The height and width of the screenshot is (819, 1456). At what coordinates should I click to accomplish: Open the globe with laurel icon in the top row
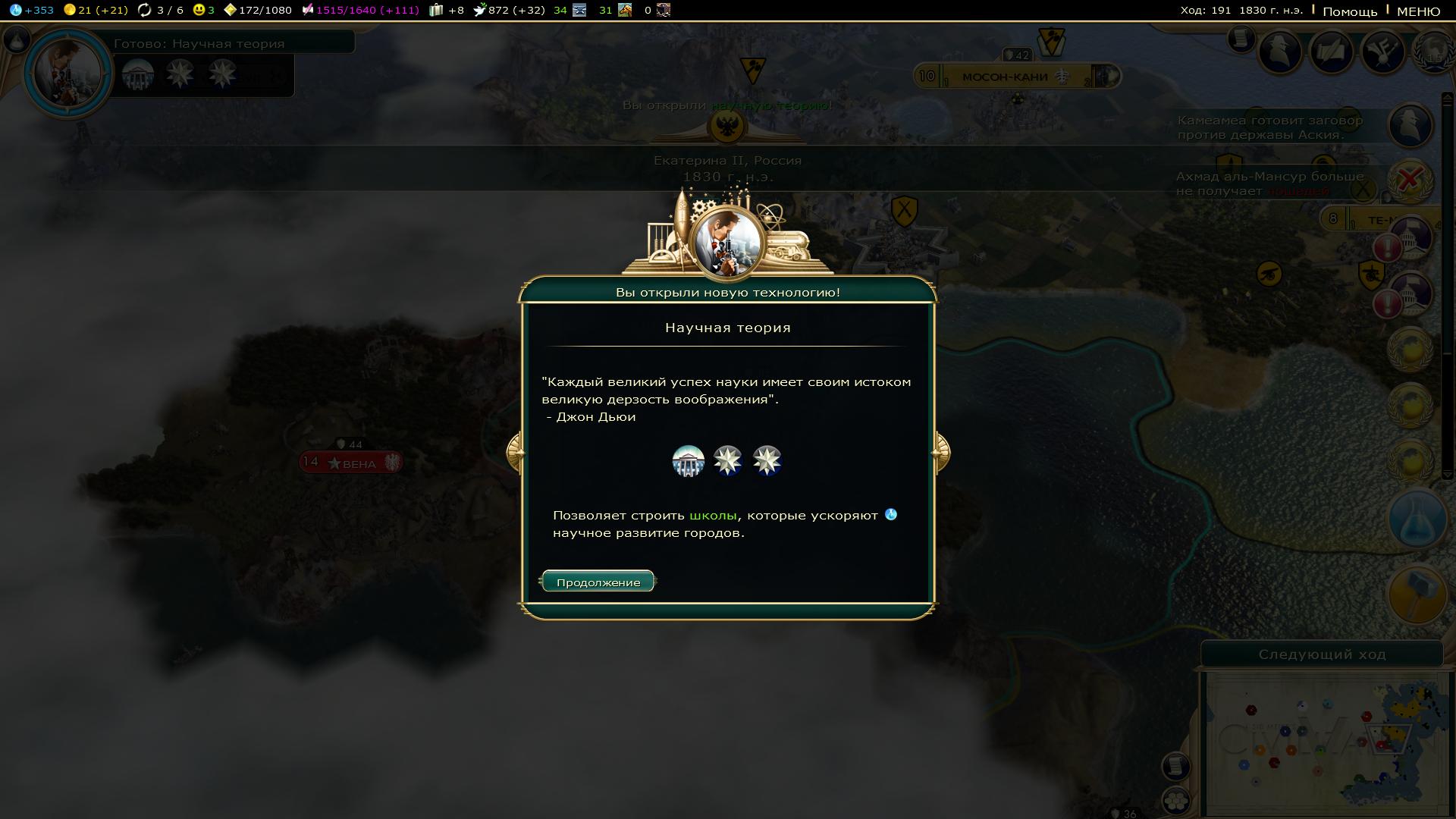1433,53
